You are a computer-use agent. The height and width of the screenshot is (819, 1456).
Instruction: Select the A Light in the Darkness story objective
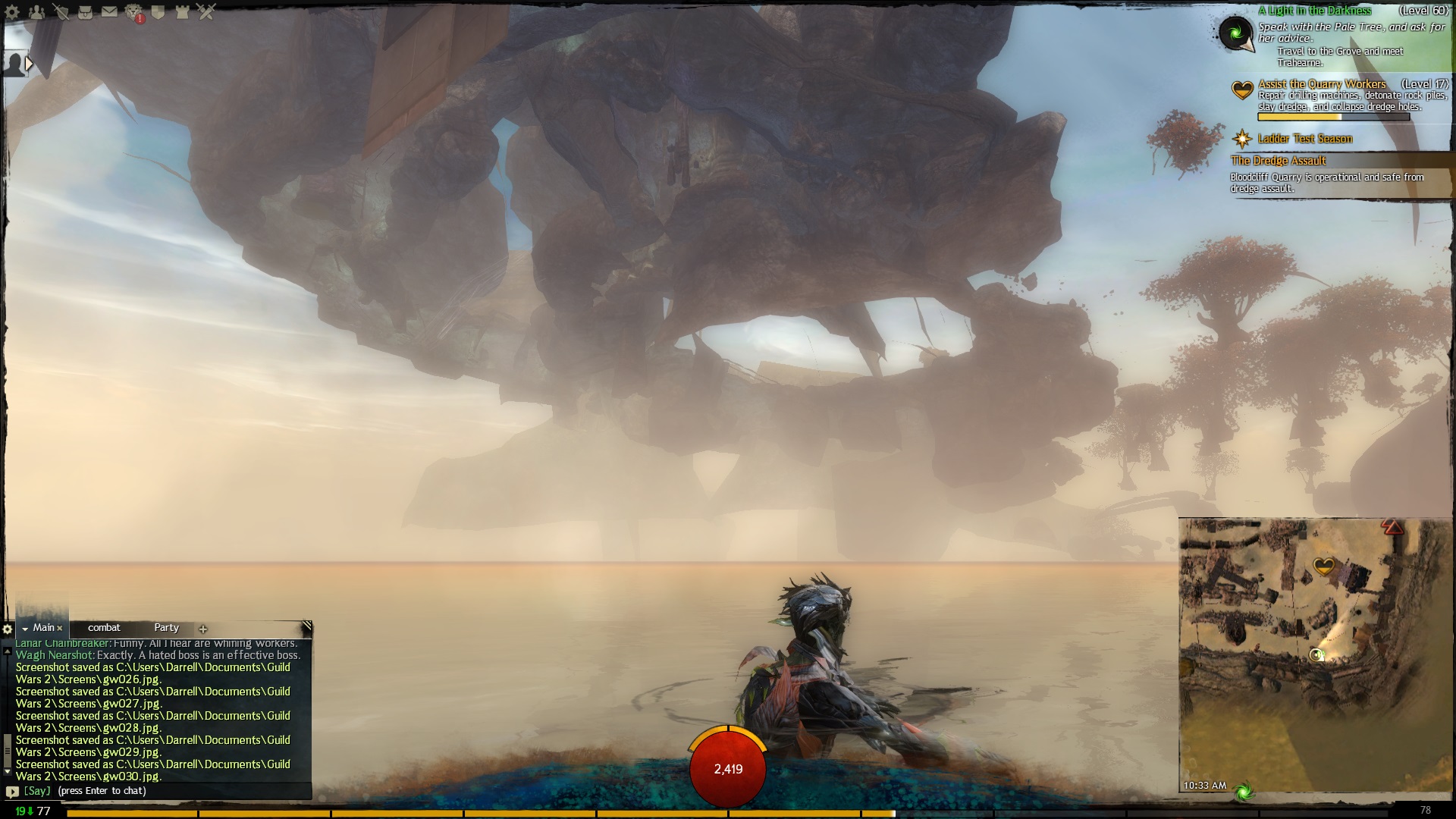[x=1314, y=11]
